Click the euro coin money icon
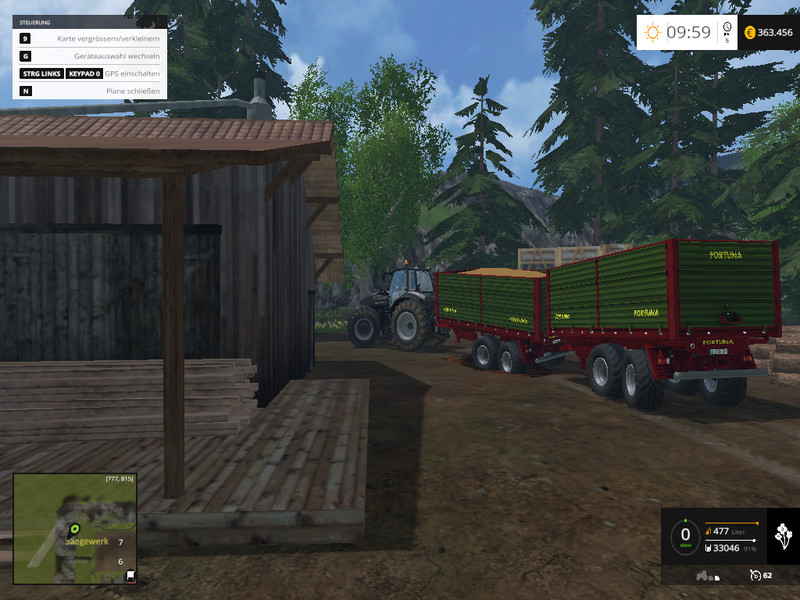800x600 pixels. tap(747, 33)
